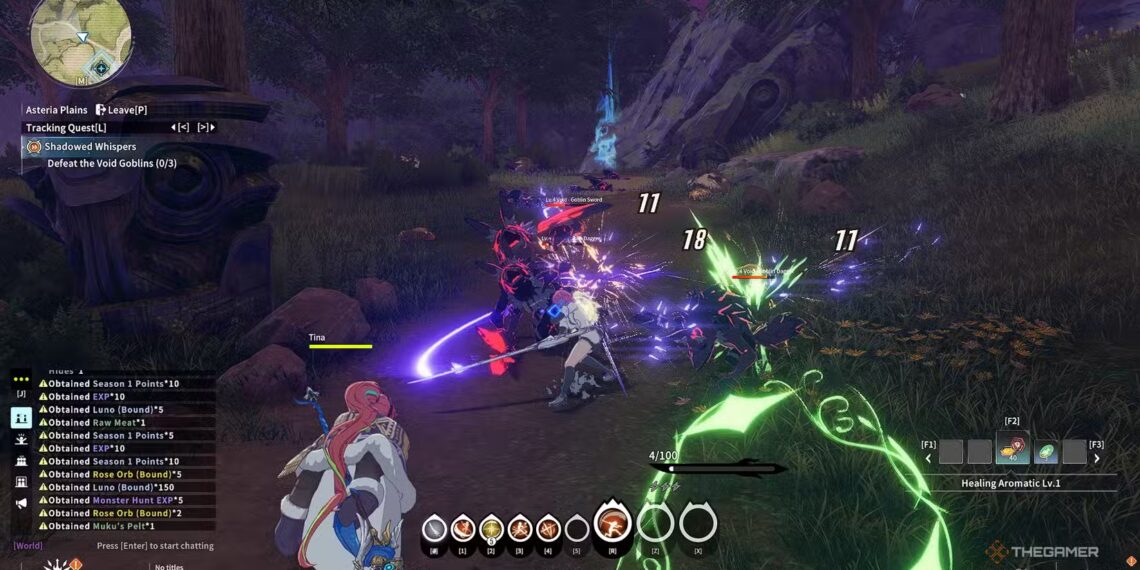1140x570 pixels.
Task: Open the circular minimap
Action: (x=81, y=40)
